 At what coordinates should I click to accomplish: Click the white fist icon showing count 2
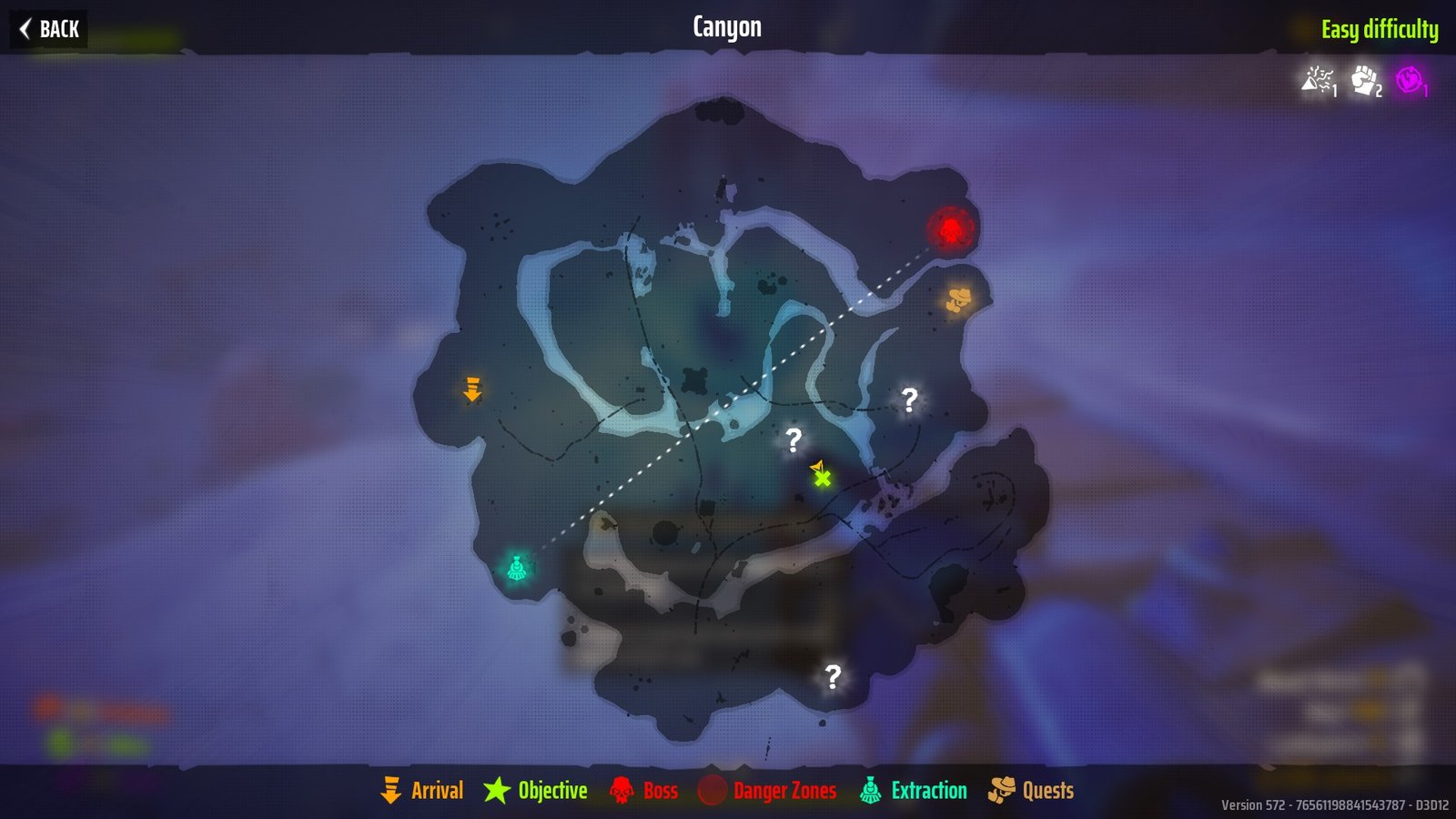click(1362, 82)
